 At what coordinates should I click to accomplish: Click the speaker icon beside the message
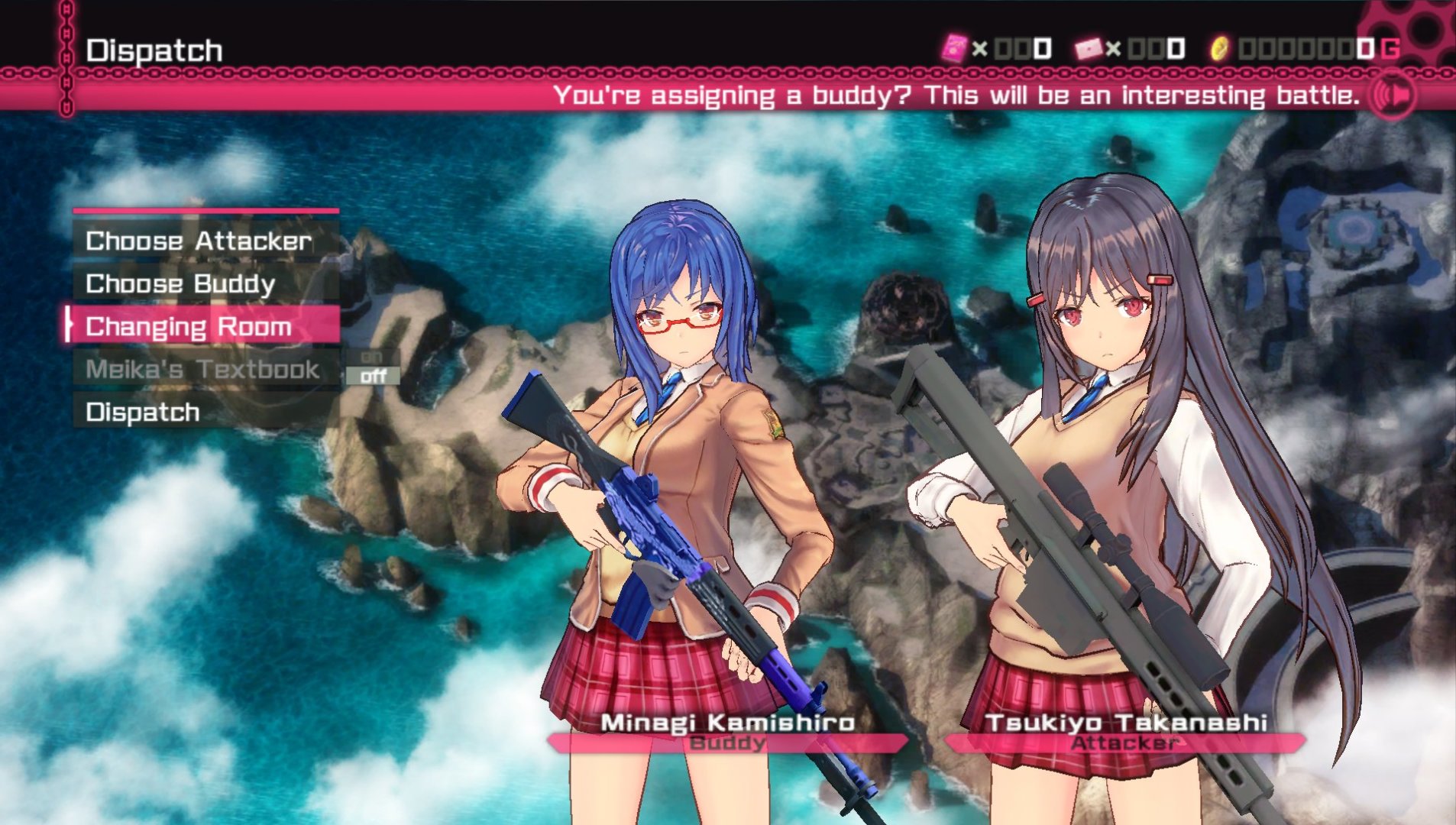click(x=1392, y=95)
